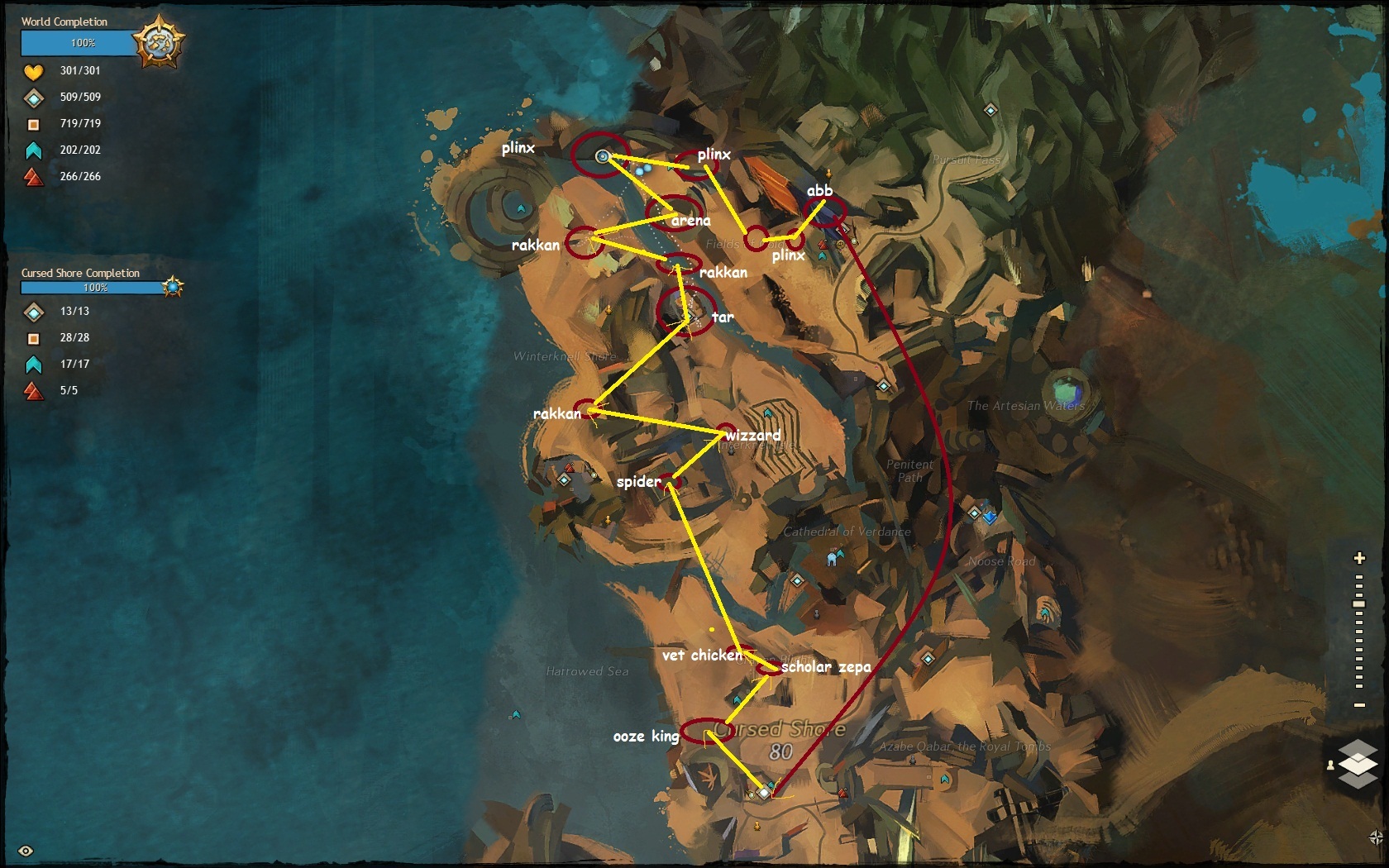
Task: Click the compass star icon
Action: click(x=1376, y=837)
